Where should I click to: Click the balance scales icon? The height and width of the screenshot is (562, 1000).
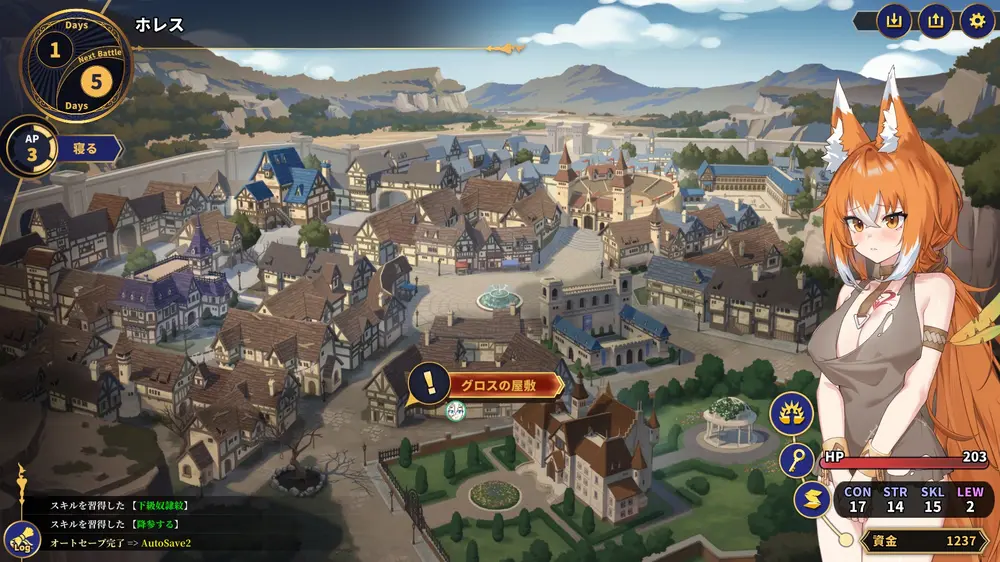tap(790, 412)
